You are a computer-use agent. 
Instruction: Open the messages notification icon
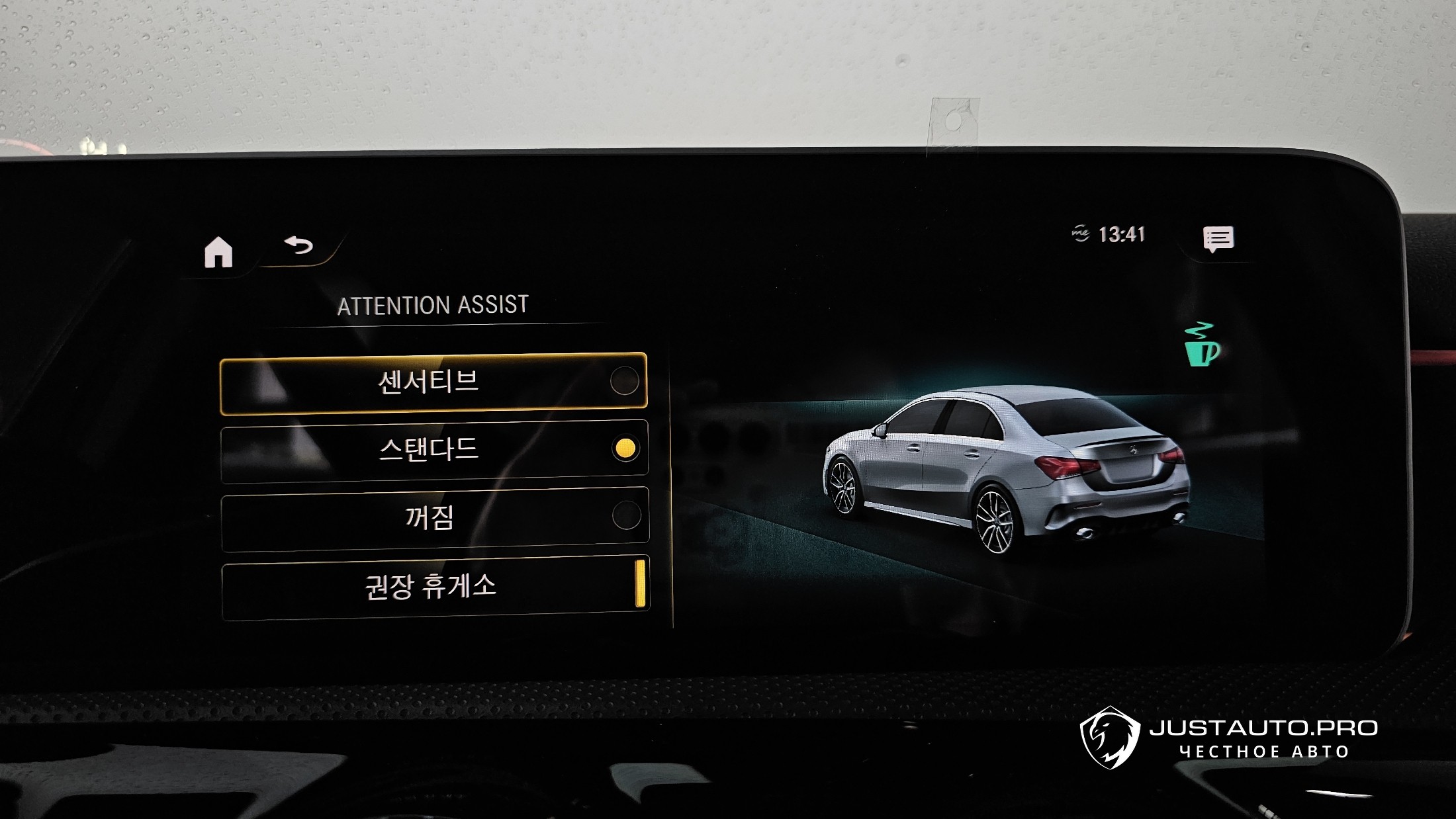1218,239
